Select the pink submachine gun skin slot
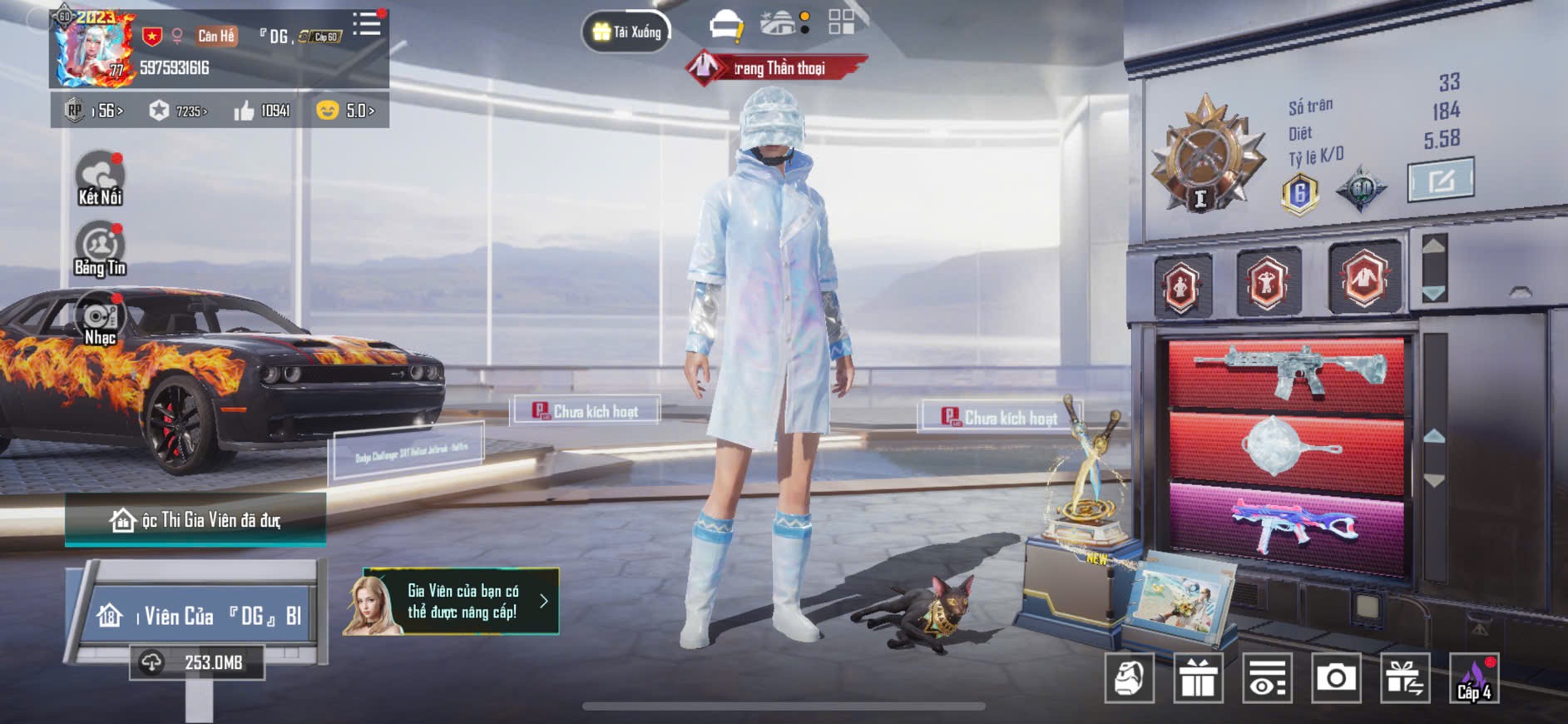Screen dimensions: 1568x724 tap(1287, 528)
